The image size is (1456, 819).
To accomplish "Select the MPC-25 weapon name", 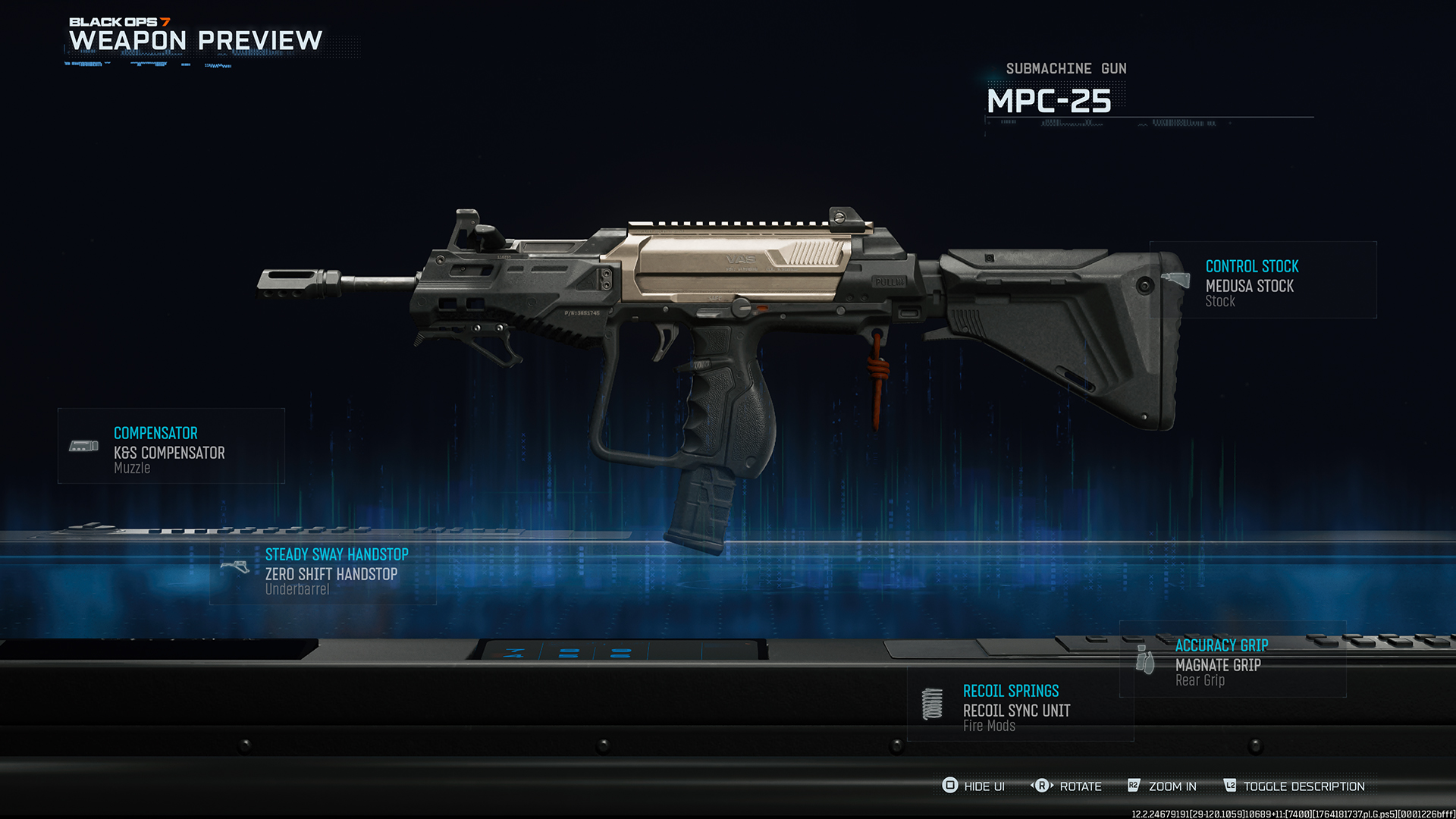I will point(1048,100).
